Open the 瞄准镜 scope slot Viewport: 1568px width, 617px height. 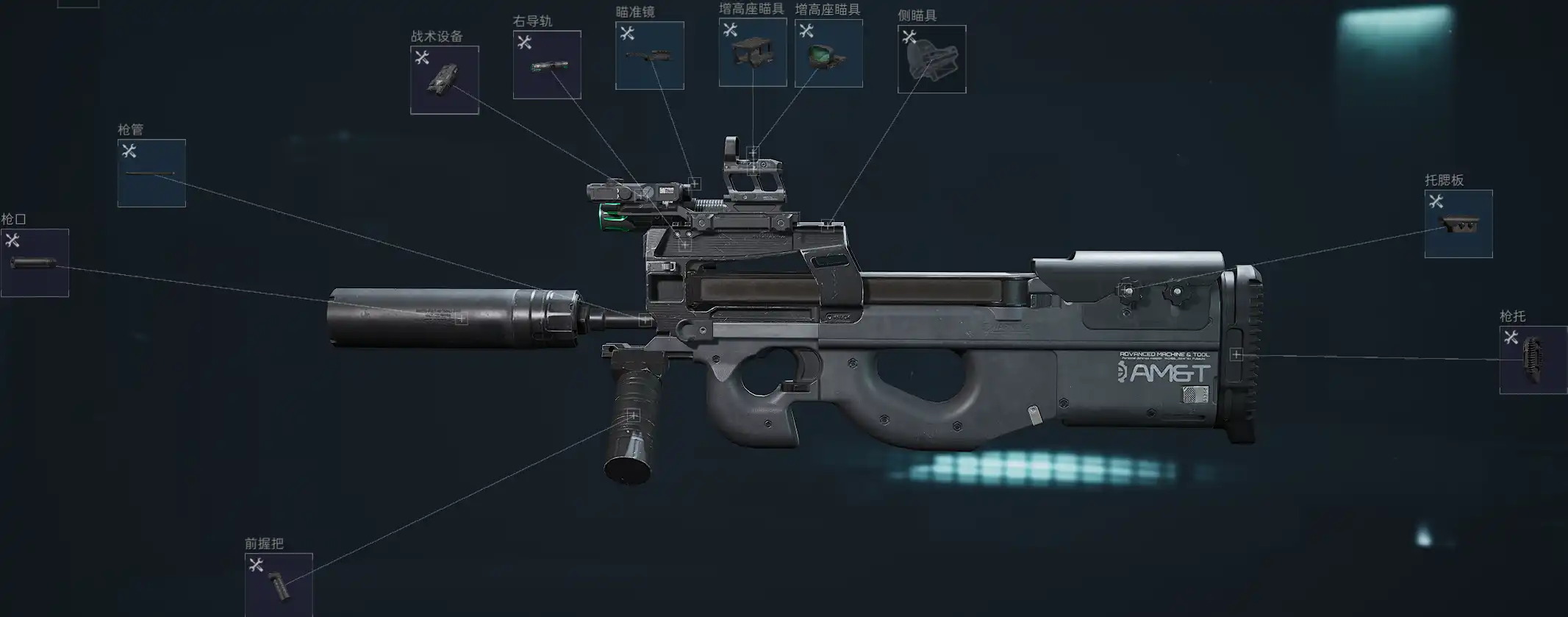[649, 56]
